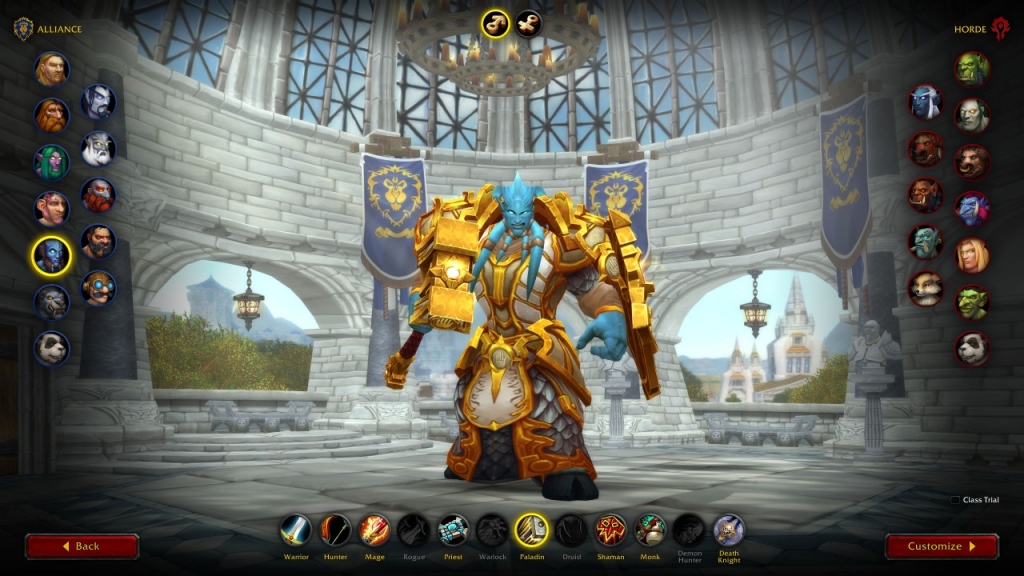Choose the Horde Tauren race portrait

[971, 162]
